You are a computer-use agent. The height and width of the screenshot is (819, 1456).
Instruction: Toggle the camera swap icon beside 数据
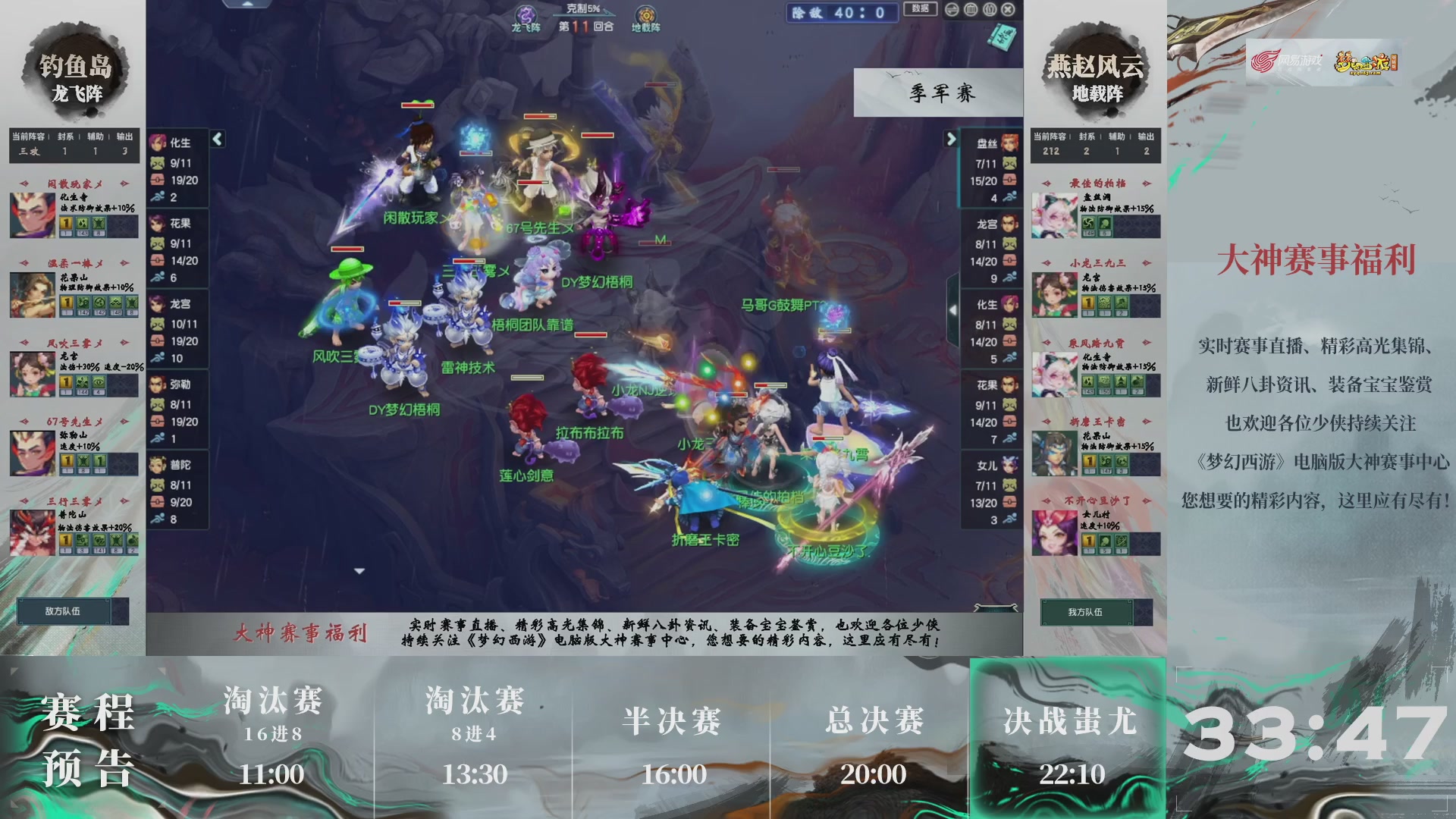pyautogui.click(x=951, y=9)
